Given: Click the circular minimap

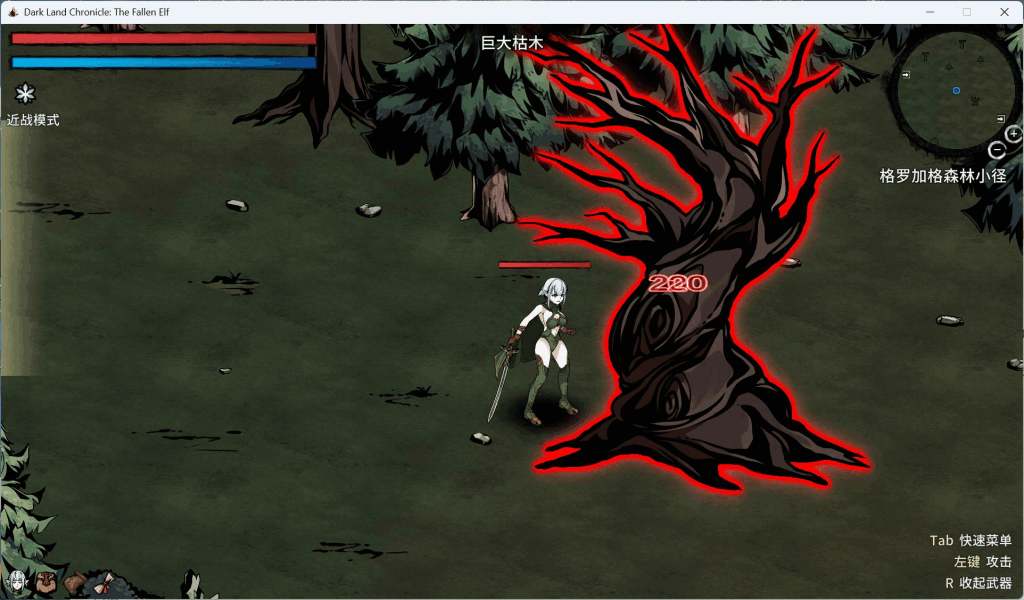Looking at the screenshot, I should pyautogui.click(x=955, y=92).
